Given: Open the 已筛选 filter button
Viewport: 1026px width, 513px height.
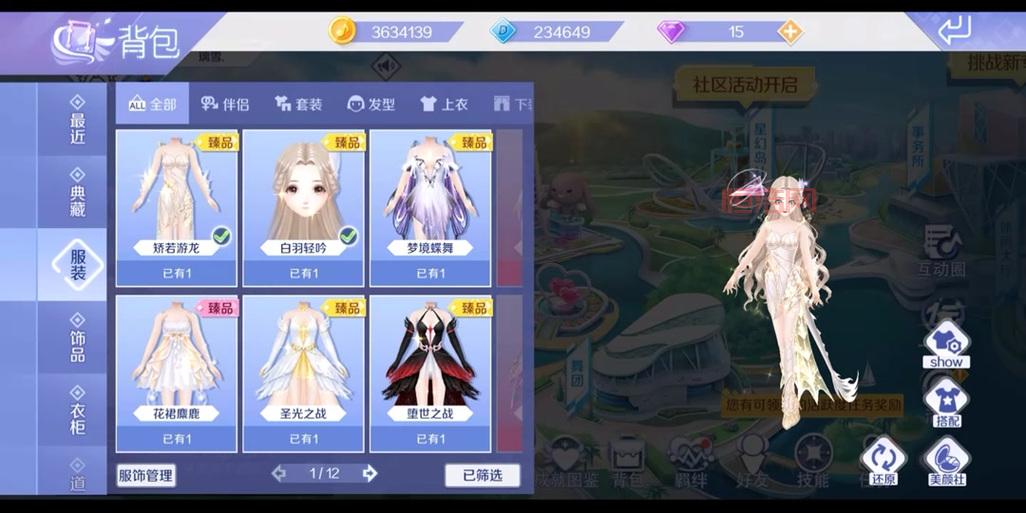Looking at the screenshot, I should coord(482,475).
